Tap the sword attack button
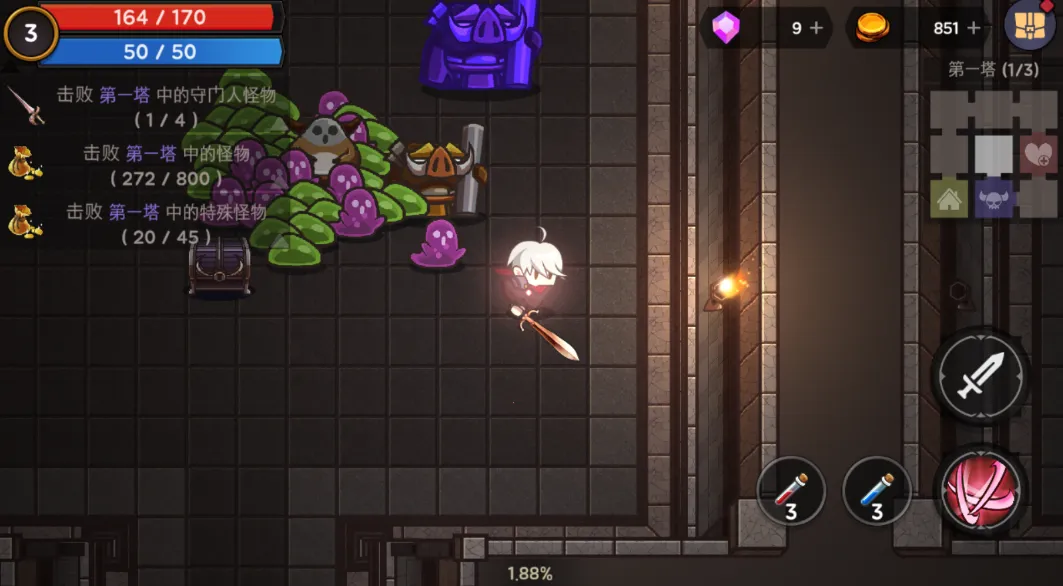 (x=979, y=379)
